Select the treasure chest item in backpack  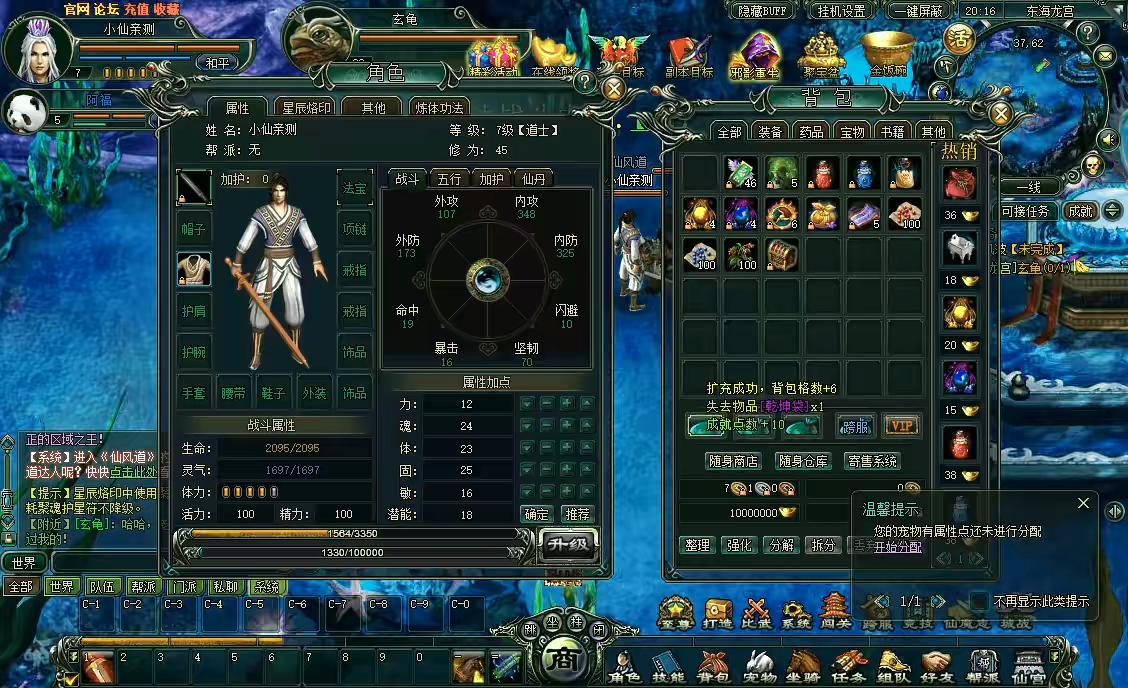pyautogui.click(x=782, y=254)
